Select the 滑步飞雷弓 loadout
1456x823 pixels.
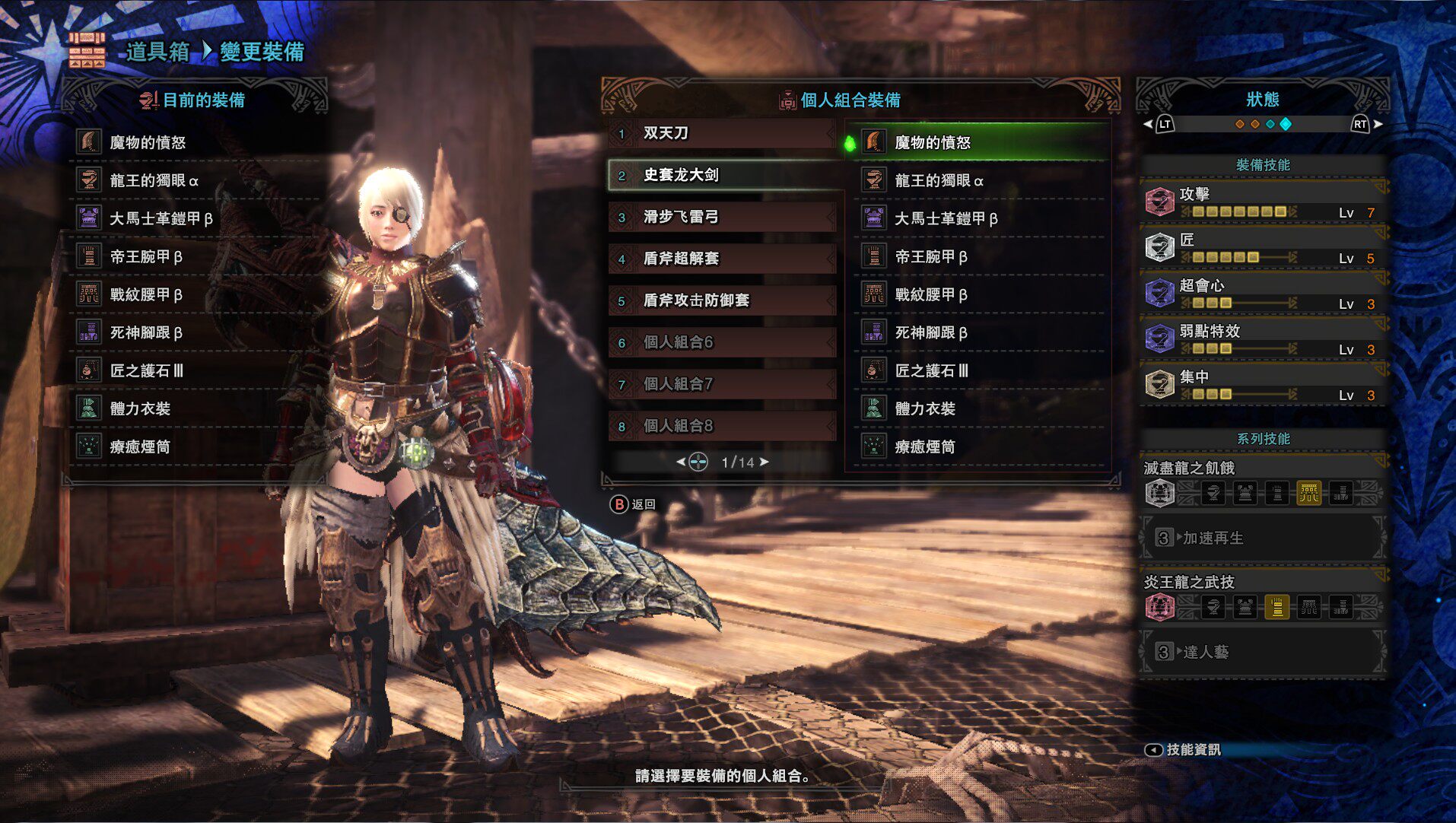tap(721, 218)
